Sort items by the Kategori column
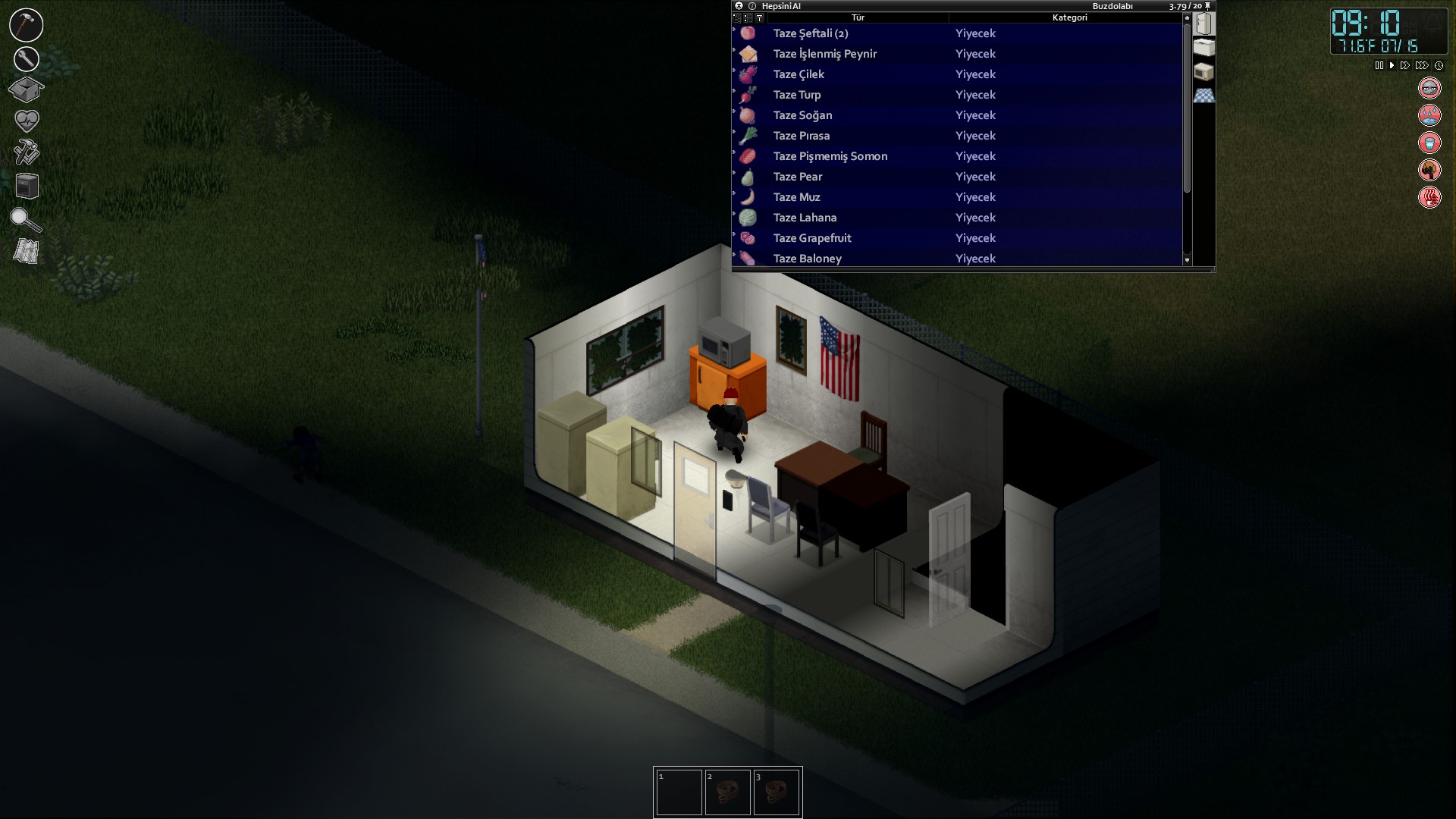This screenshot has height=819, width=1456. tap(1069, 17)
